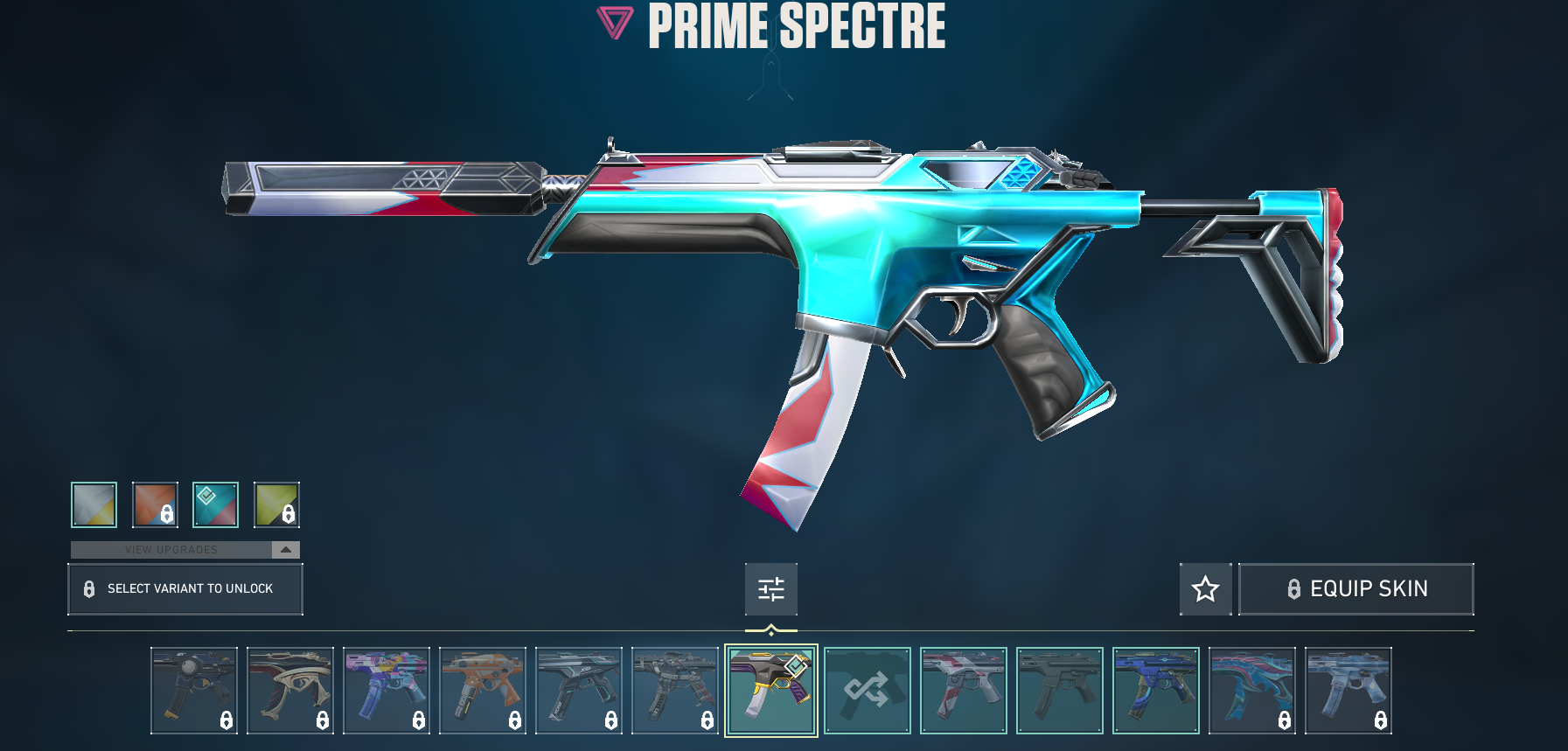
Task: Click Select Variant to Unlock button
Action: coord(185,588)
